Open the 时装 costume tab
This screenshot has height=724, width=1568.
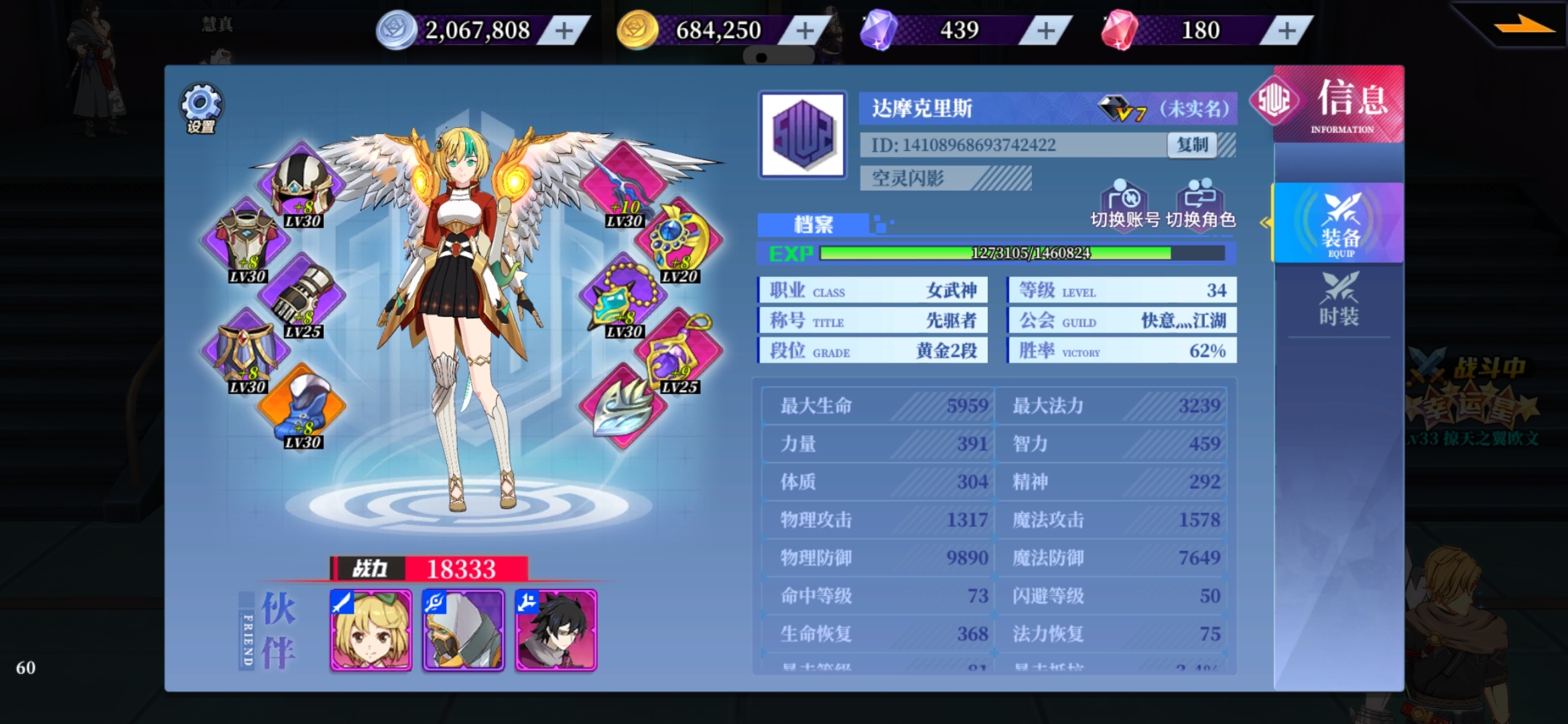1340,300
